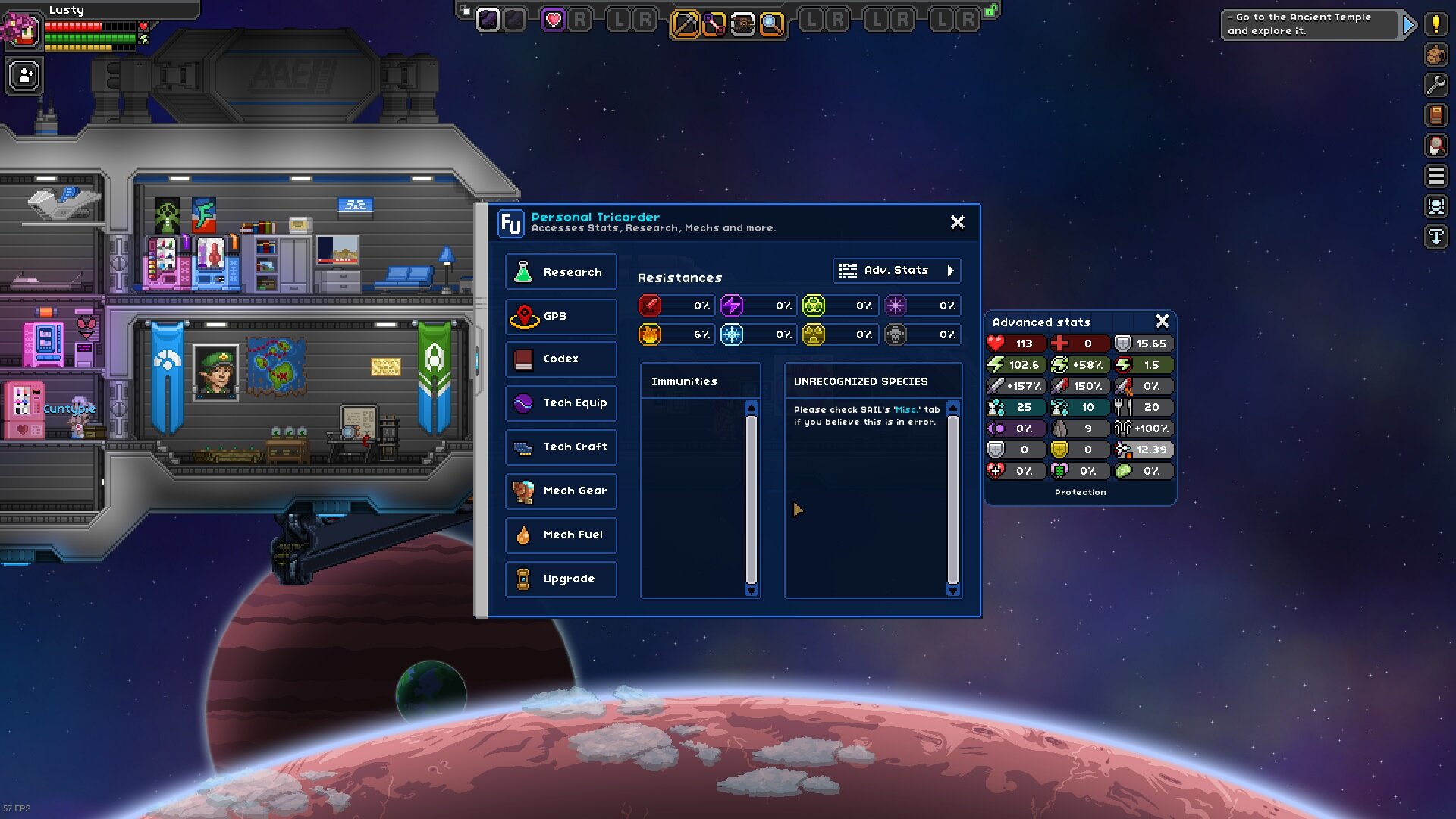
Task: Select the GPS tool
Action: point(560,316)
